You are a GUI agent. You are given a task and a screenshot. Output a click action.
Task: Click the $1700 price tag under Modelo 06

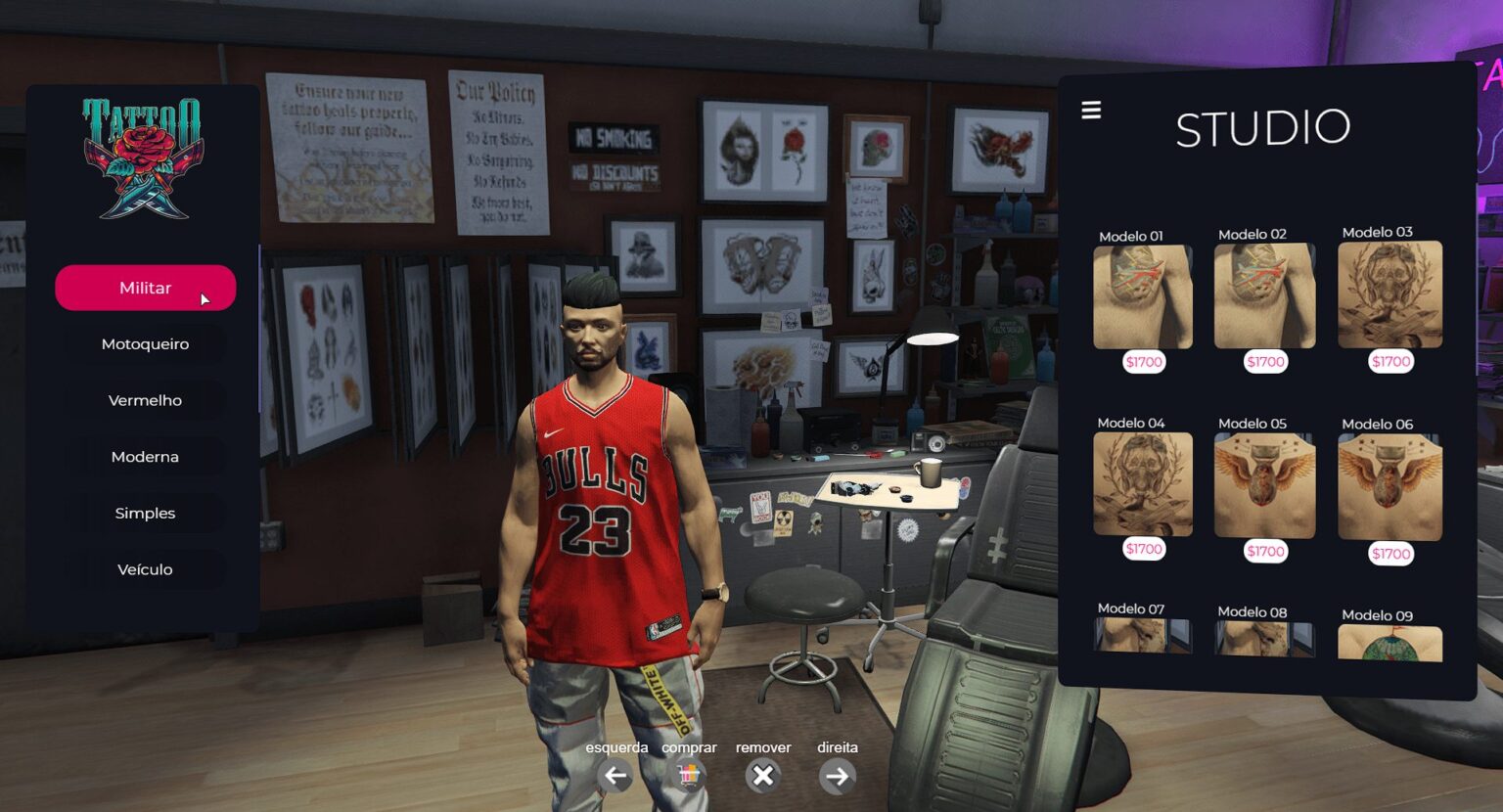1389,553
